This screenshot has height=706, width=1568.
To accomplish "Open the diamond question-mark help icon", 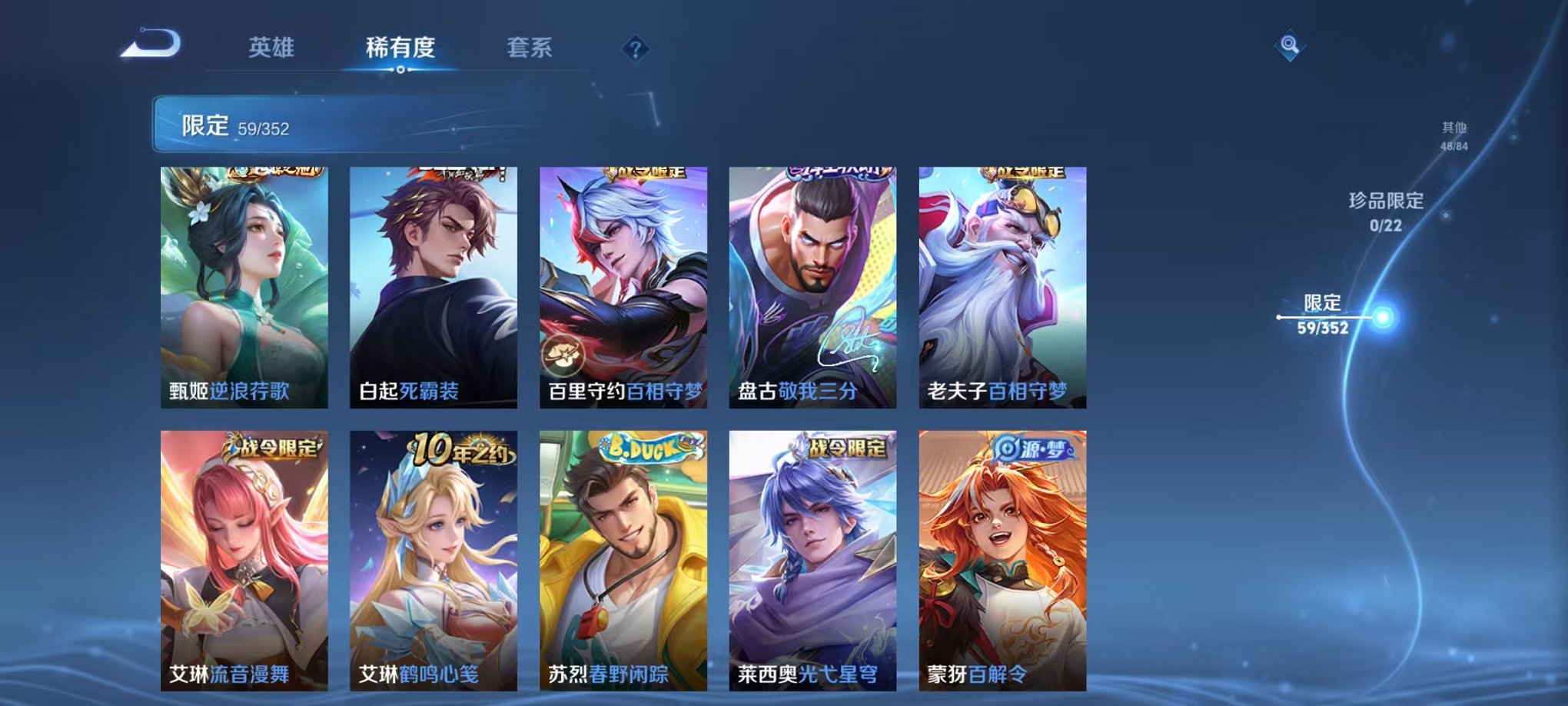I will tap(635, 48).
